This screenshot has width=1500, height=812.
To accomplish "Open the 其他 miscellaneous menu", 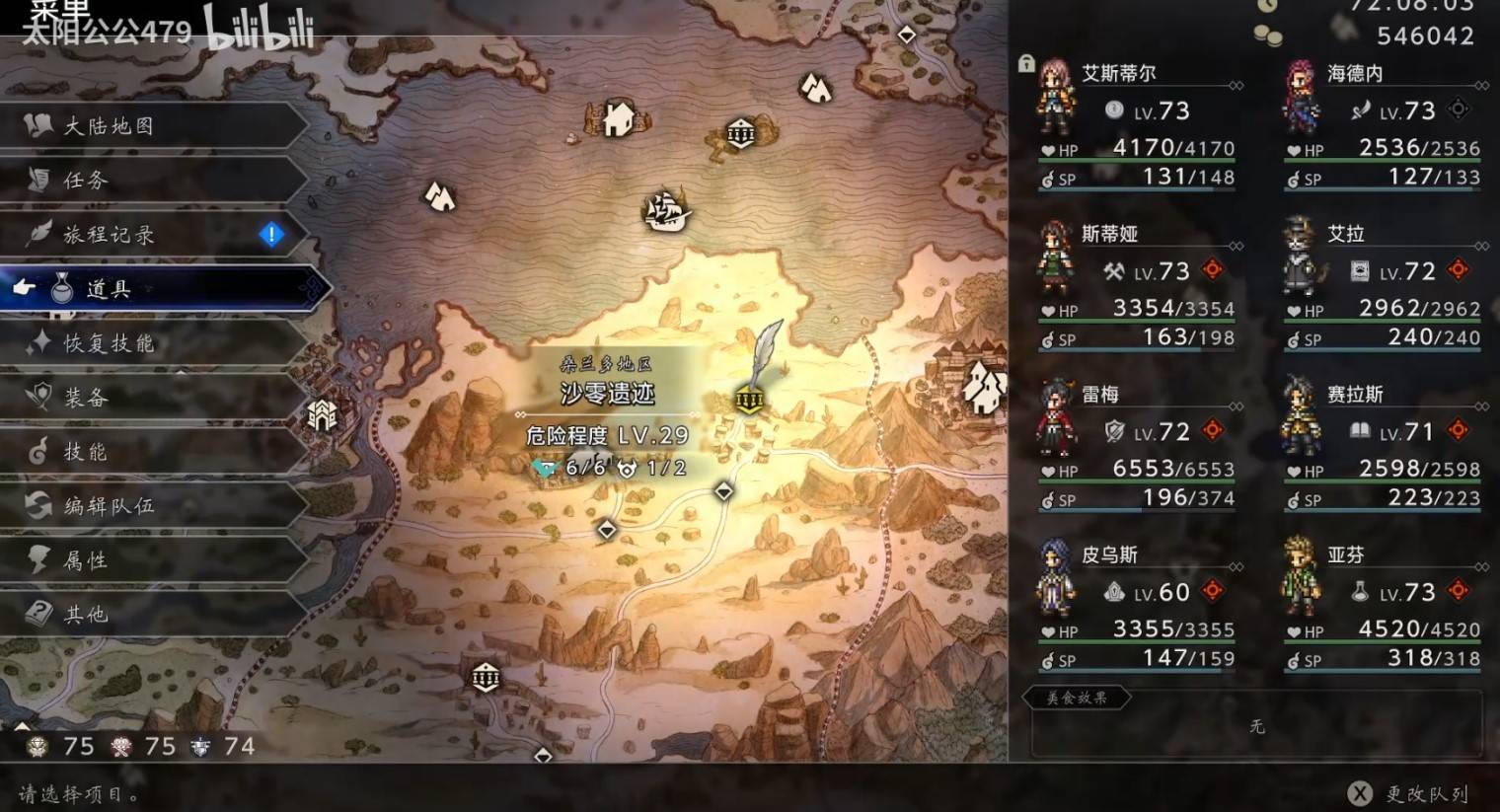I will [x=86, y=615].
